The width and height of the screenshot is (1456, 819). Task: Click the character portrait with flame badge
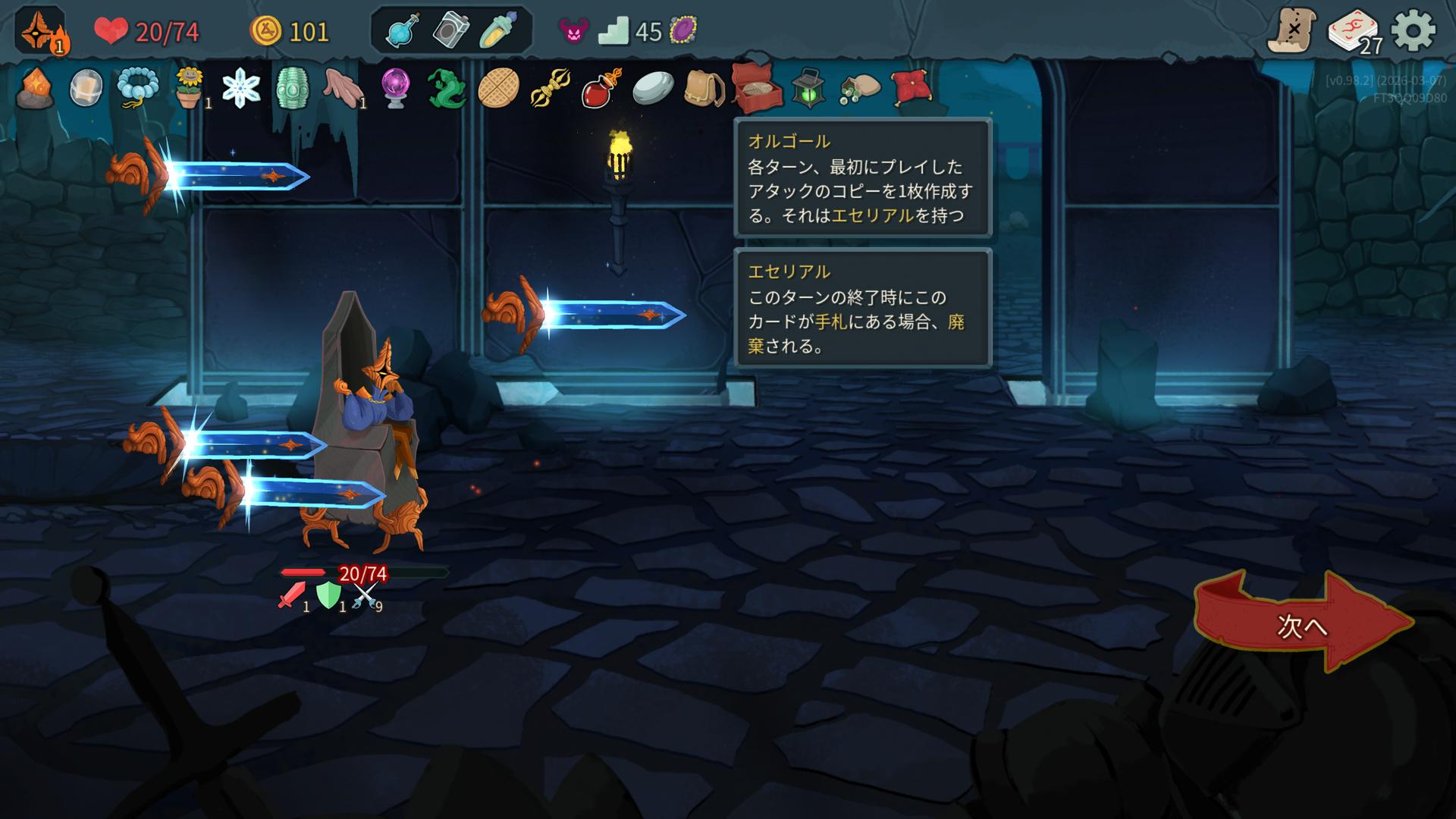point(39,31)
